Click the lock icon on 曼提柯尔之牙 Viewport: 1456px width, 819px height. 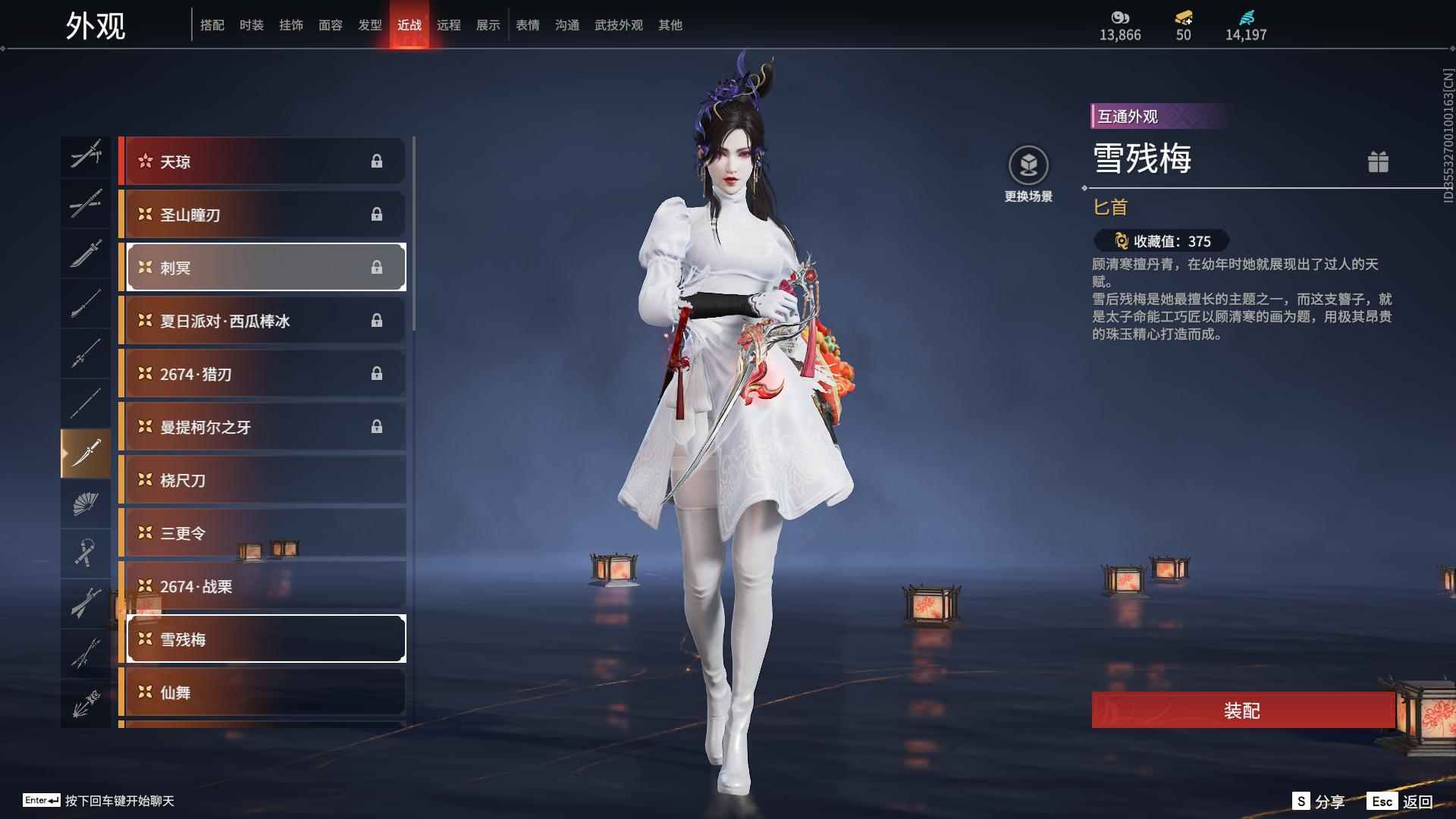[x=378, y=427]
